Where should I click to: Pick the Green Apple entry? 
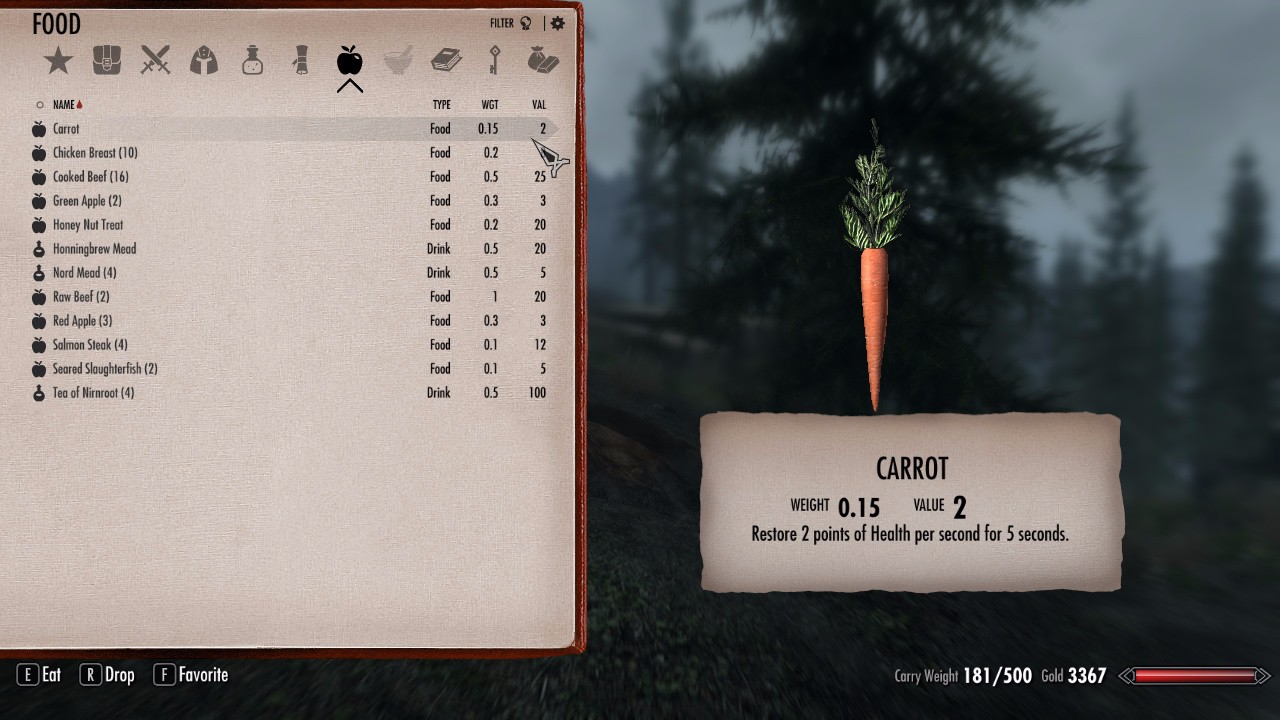pos(87,201)
